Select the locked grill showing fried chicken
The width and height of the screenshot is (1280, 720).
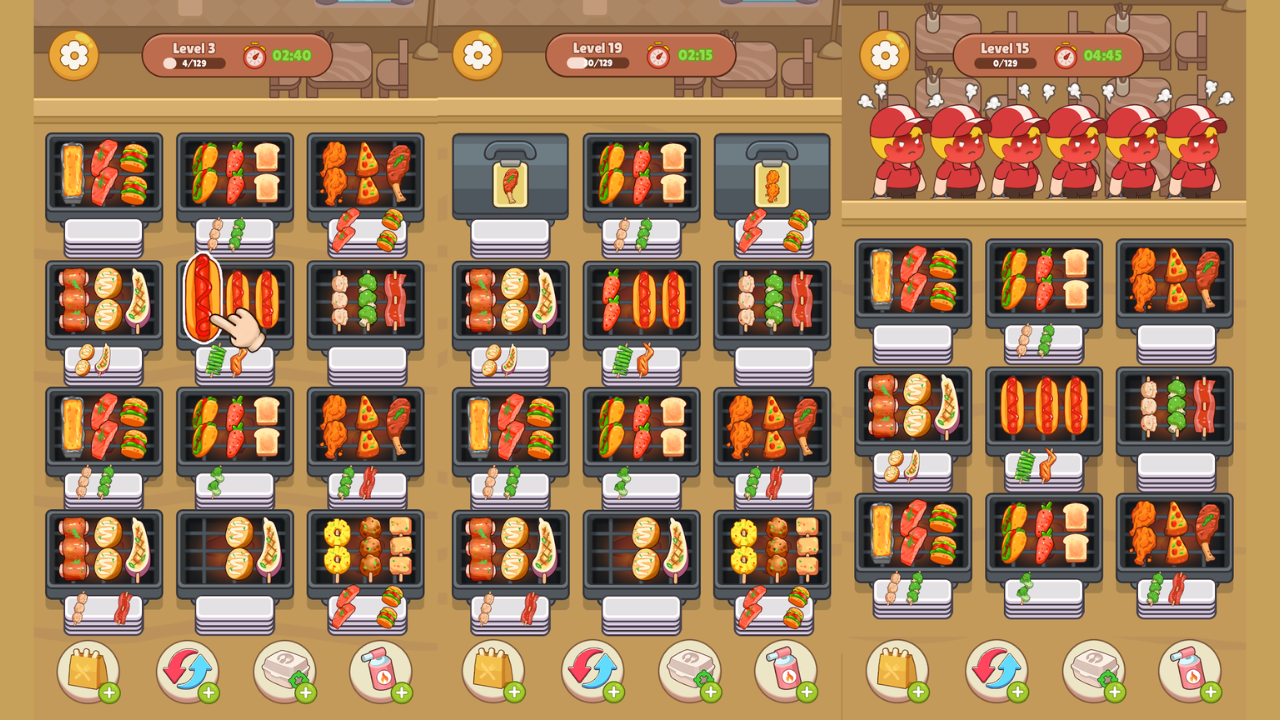[x=772, y=177]
